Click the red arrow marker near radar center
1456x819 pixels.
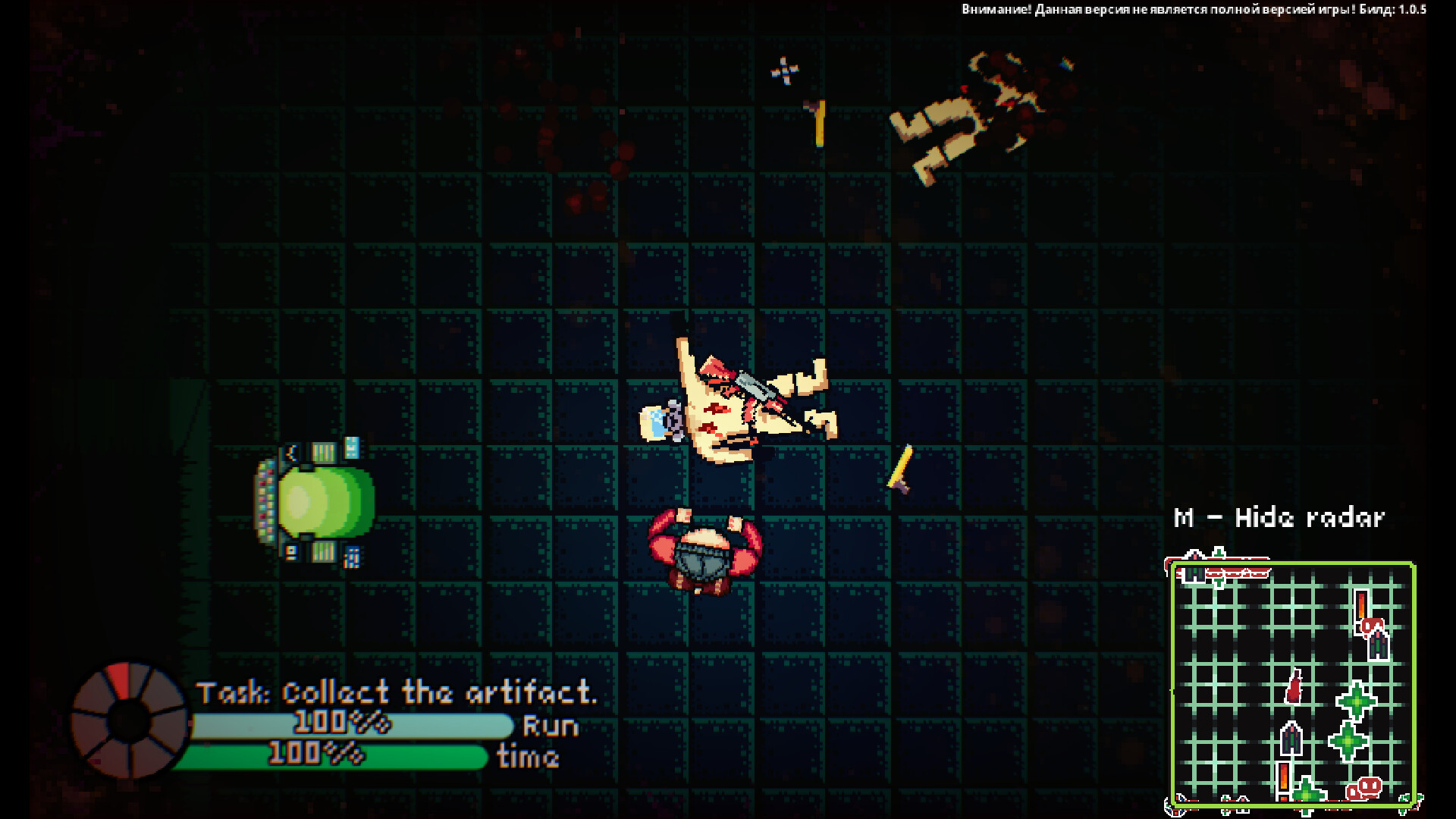[x=1294, y=689]
